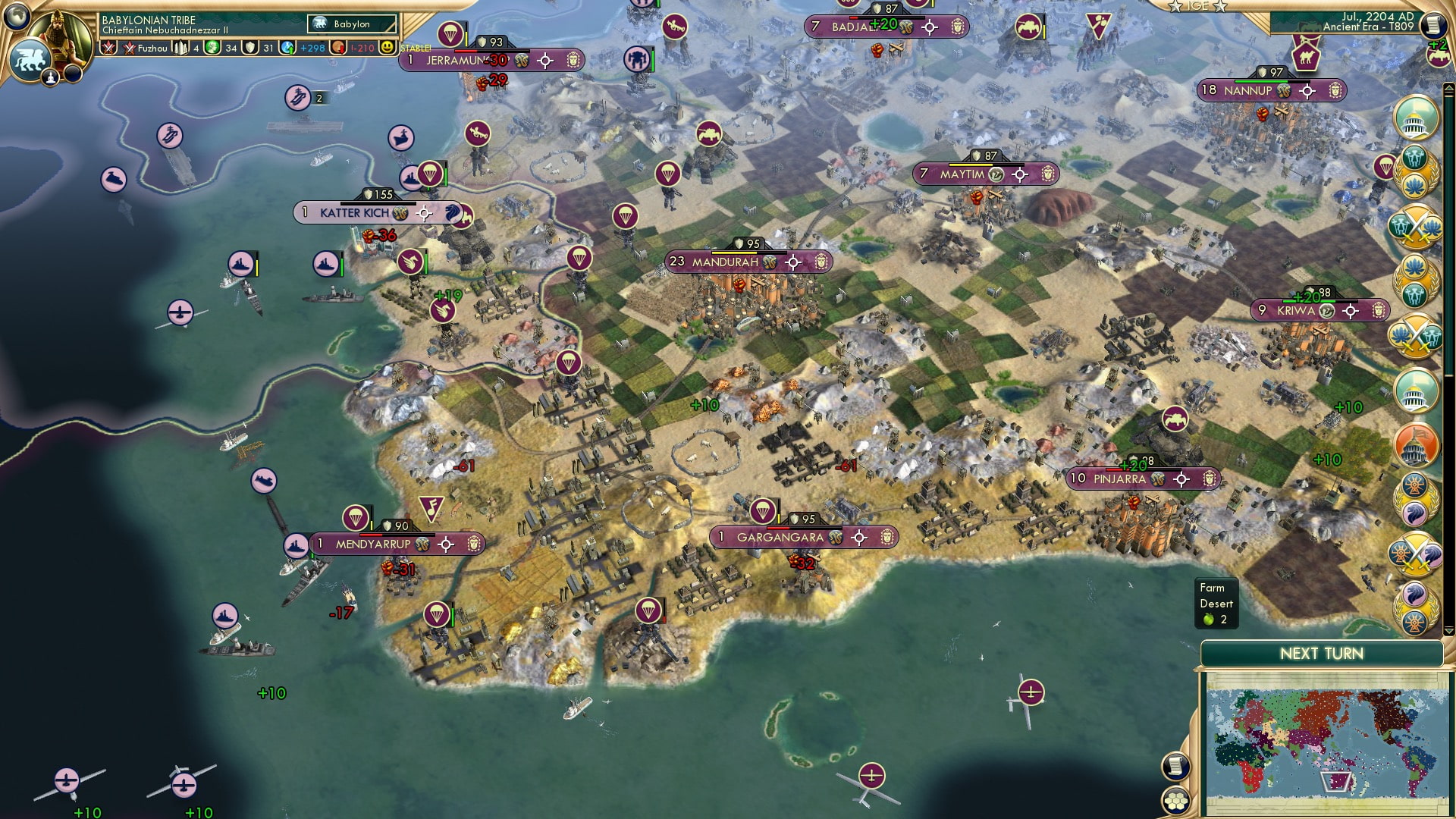Toggle the citizen focus reticle on Gargangara's banner

[x=859, y=538]
